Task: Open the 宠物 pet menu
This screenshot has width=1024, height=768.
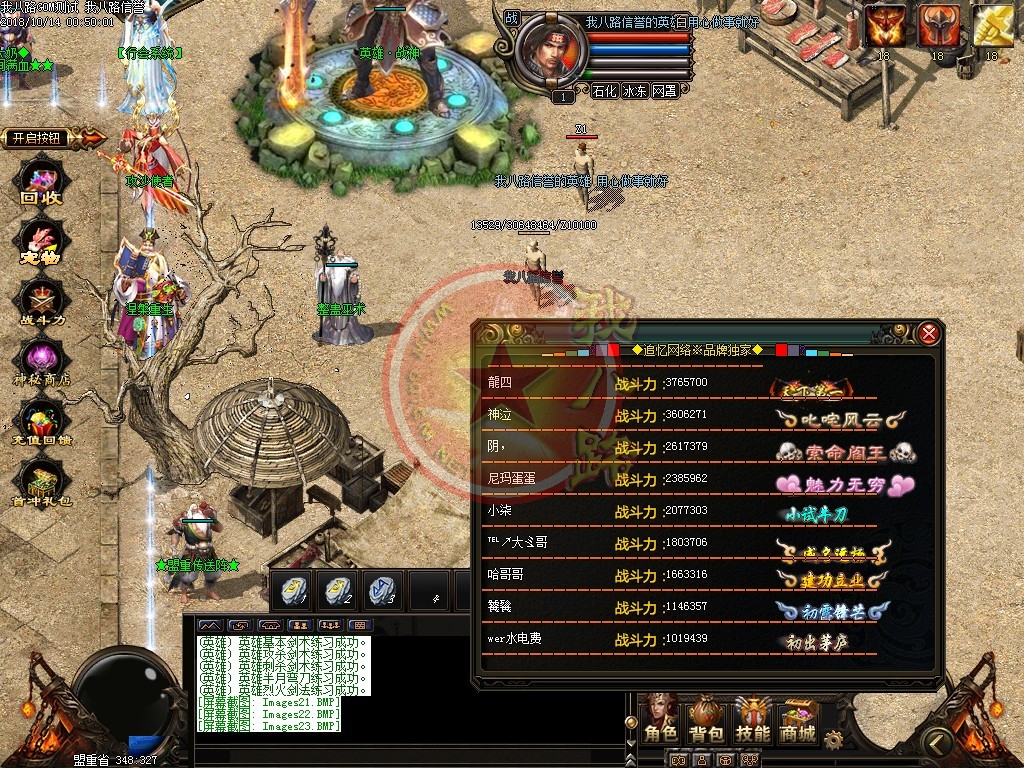Action: (42, 242)
